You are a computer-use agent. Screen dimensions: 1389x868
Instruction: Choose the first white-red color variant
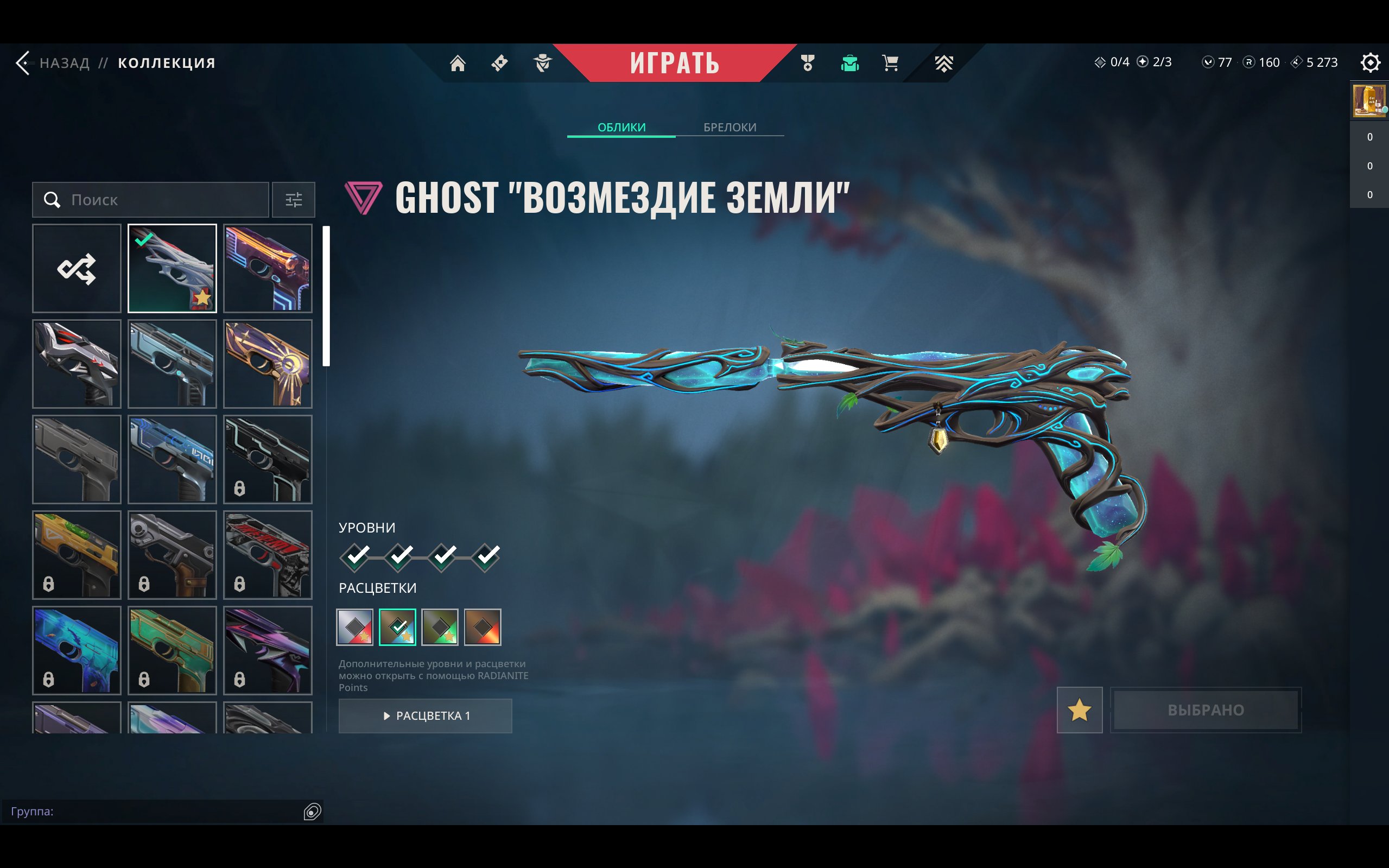pos(354,627)
